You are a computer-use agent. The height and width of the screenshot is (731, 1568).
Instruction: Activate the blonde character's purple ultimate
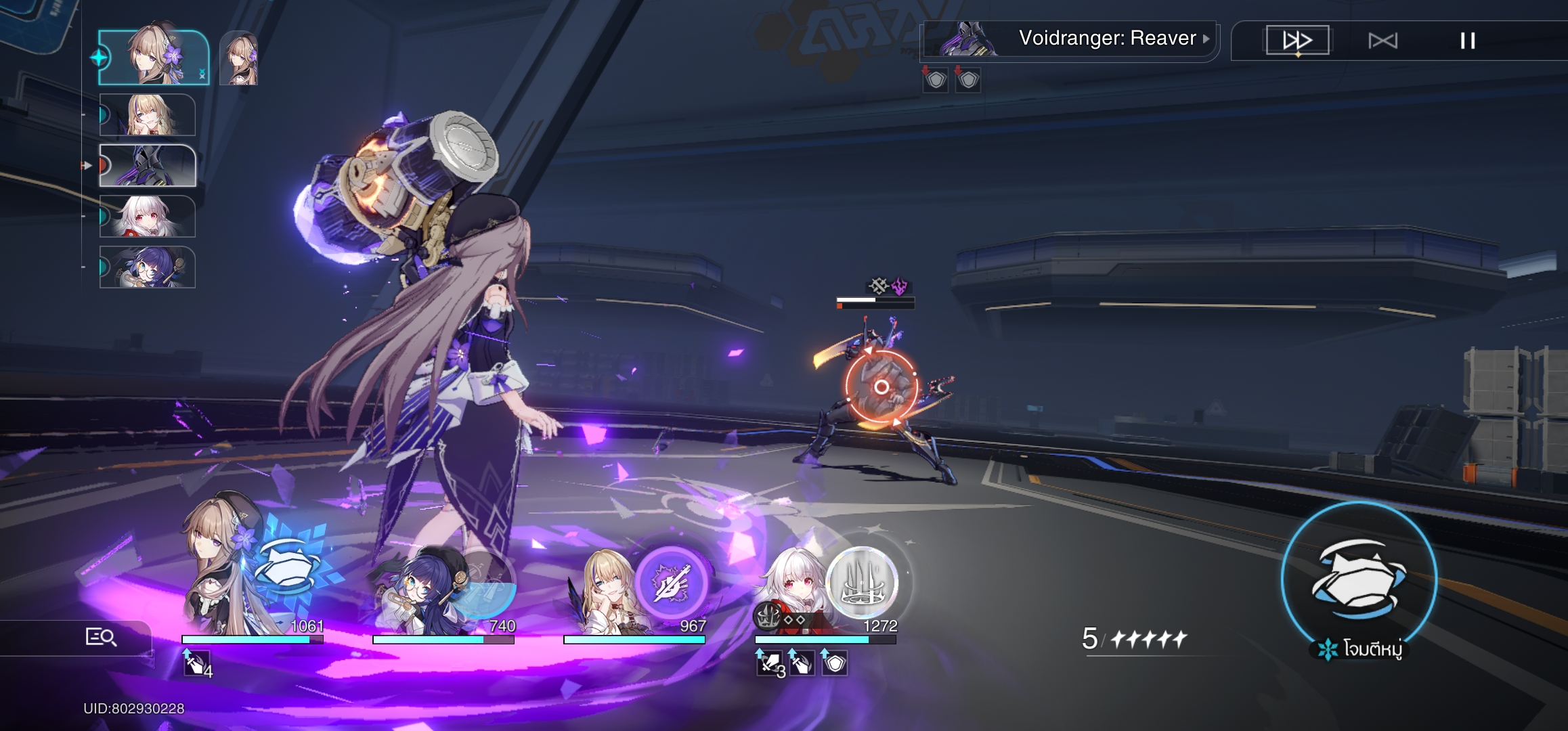(x=671, y=582)
